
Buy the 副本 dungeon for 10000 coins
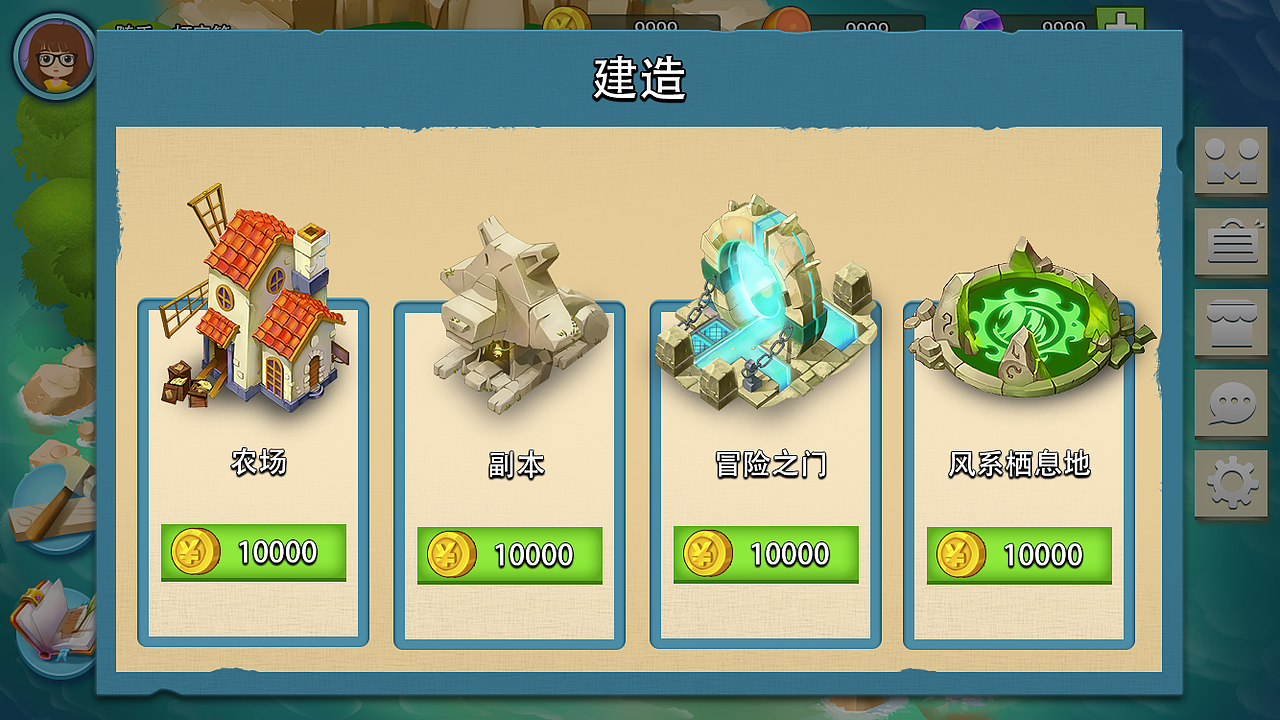tap(509, 552)
